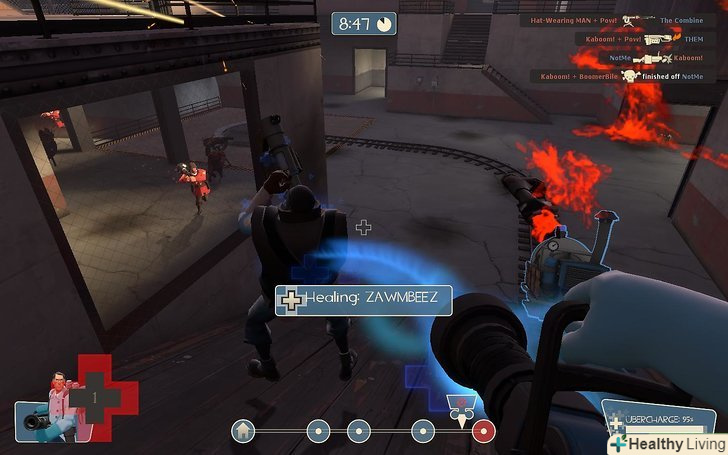728x455 pixels.
Task: Click the blue home base icon on the payload track
Action: pos(242,431)
